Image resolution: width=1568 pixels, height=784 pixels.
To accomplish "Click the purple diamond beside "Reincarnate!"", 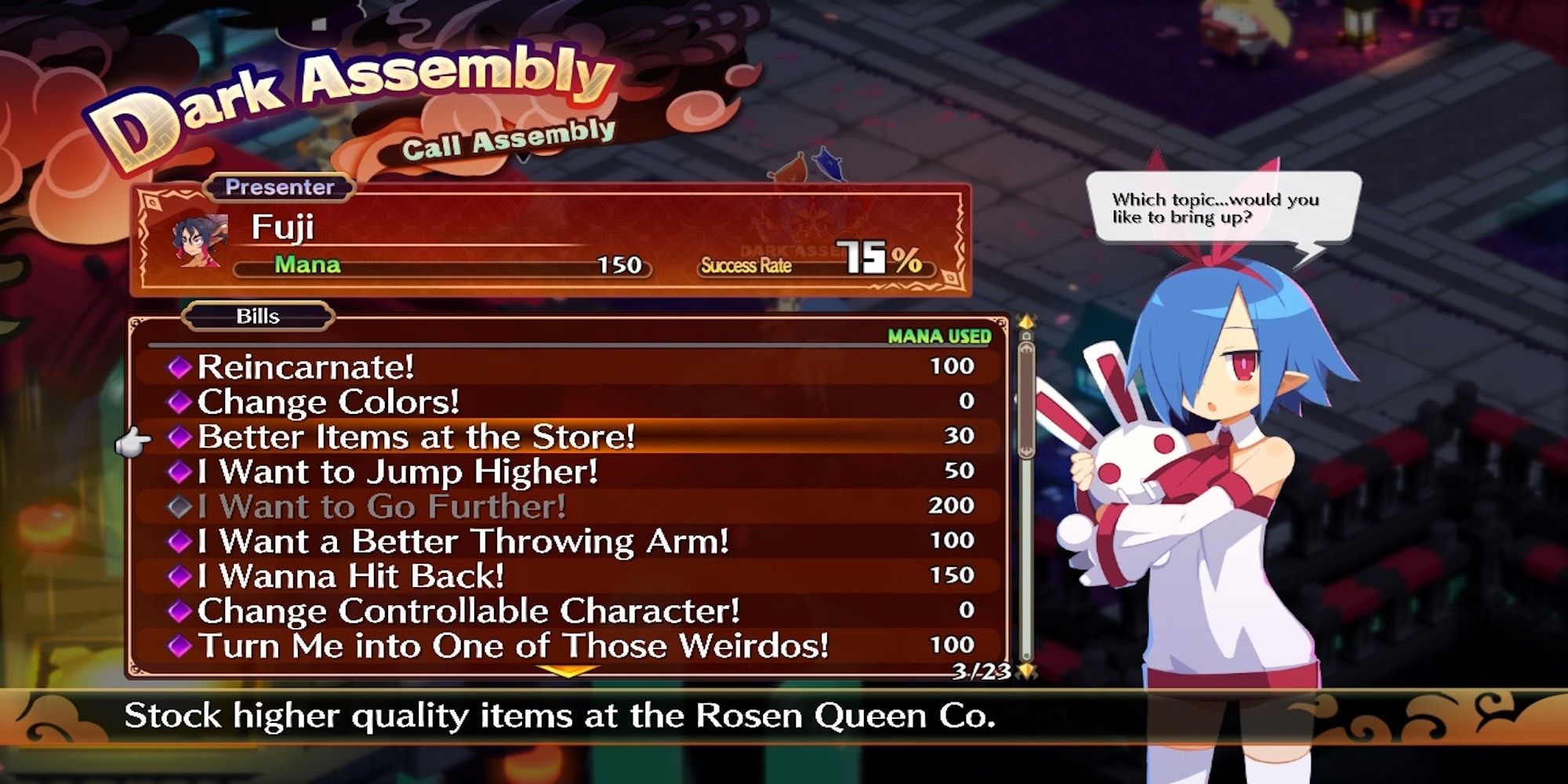I will [180, 365].
